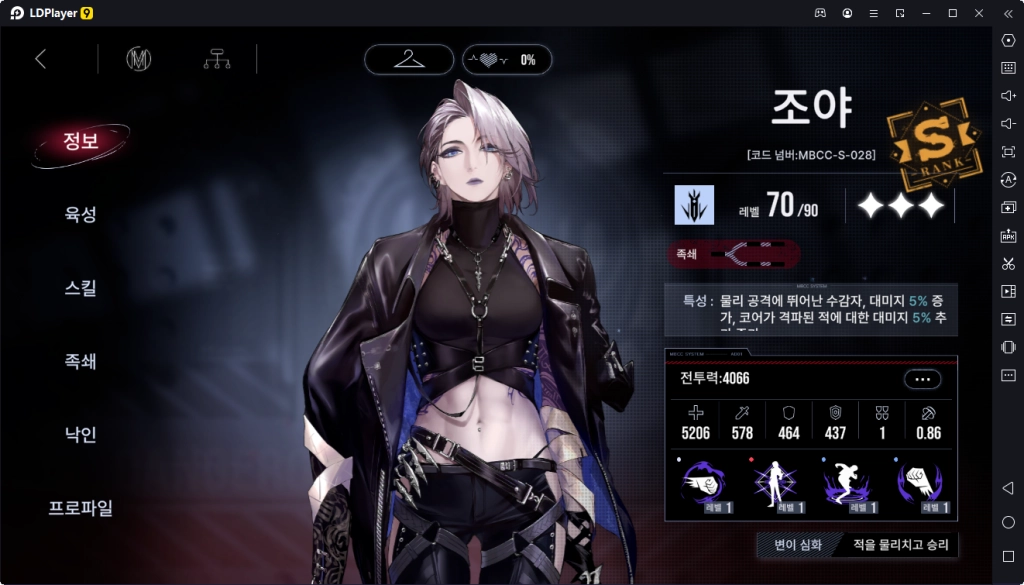
Task: Tap the blue class emblem icon
Action: (694, 205)
